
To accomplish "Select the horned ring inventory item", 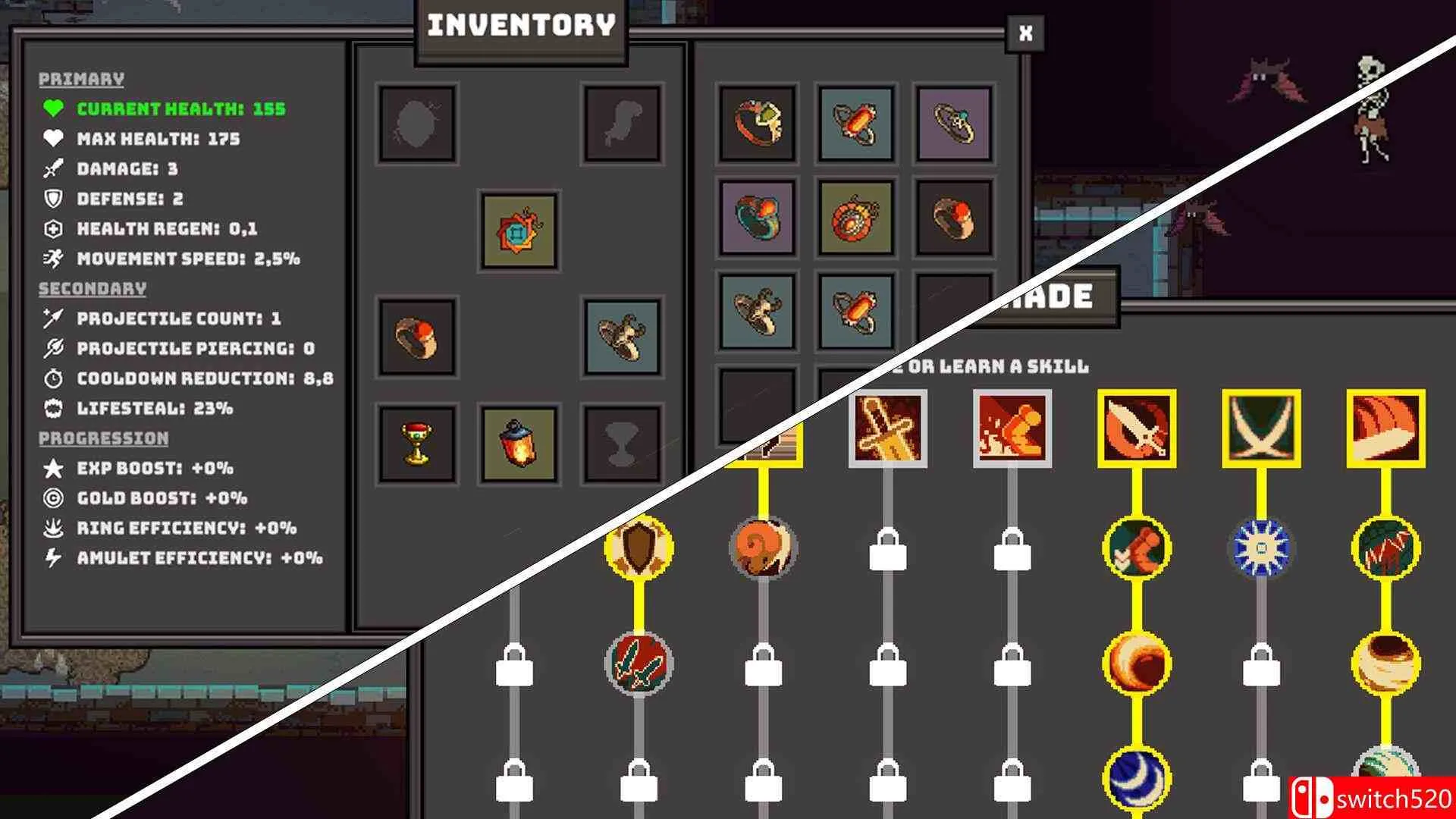I will tap(622, 337).
